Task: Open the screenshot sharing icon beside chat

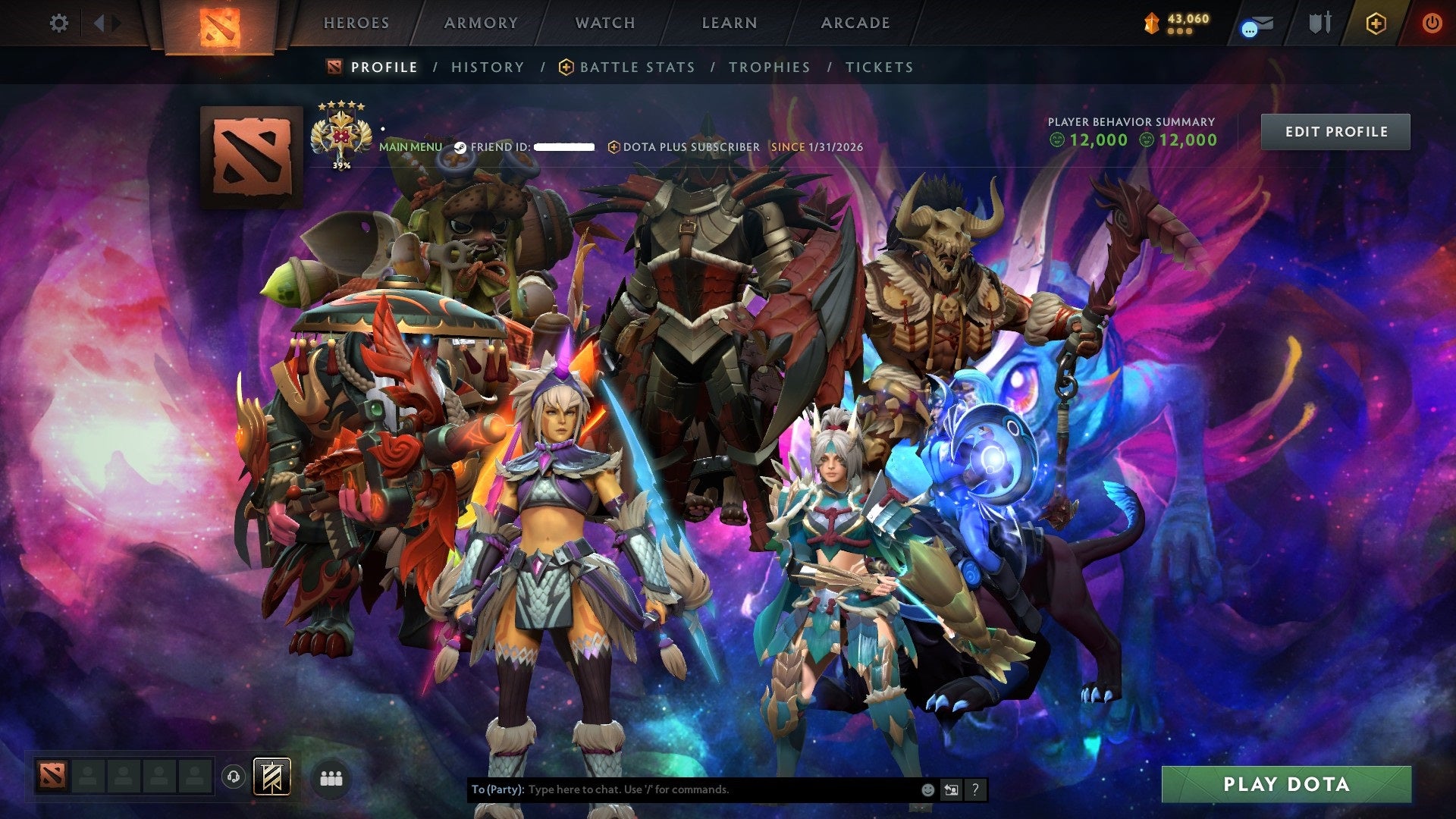Action: pyautogui.click(x=950, y=790)
